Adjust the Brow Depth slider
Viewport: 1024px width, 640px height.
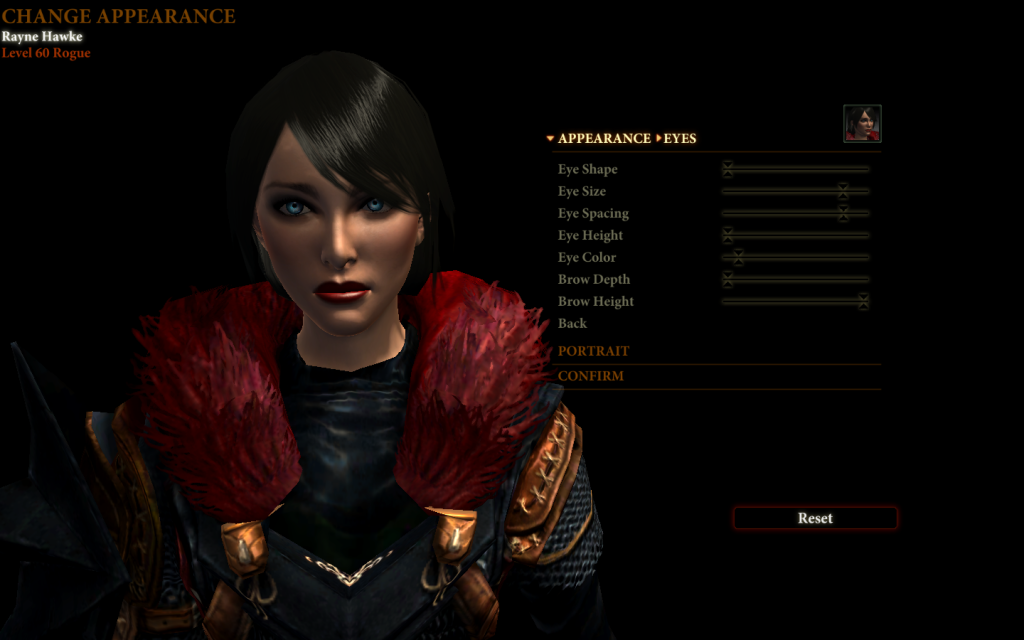(728, 279)
